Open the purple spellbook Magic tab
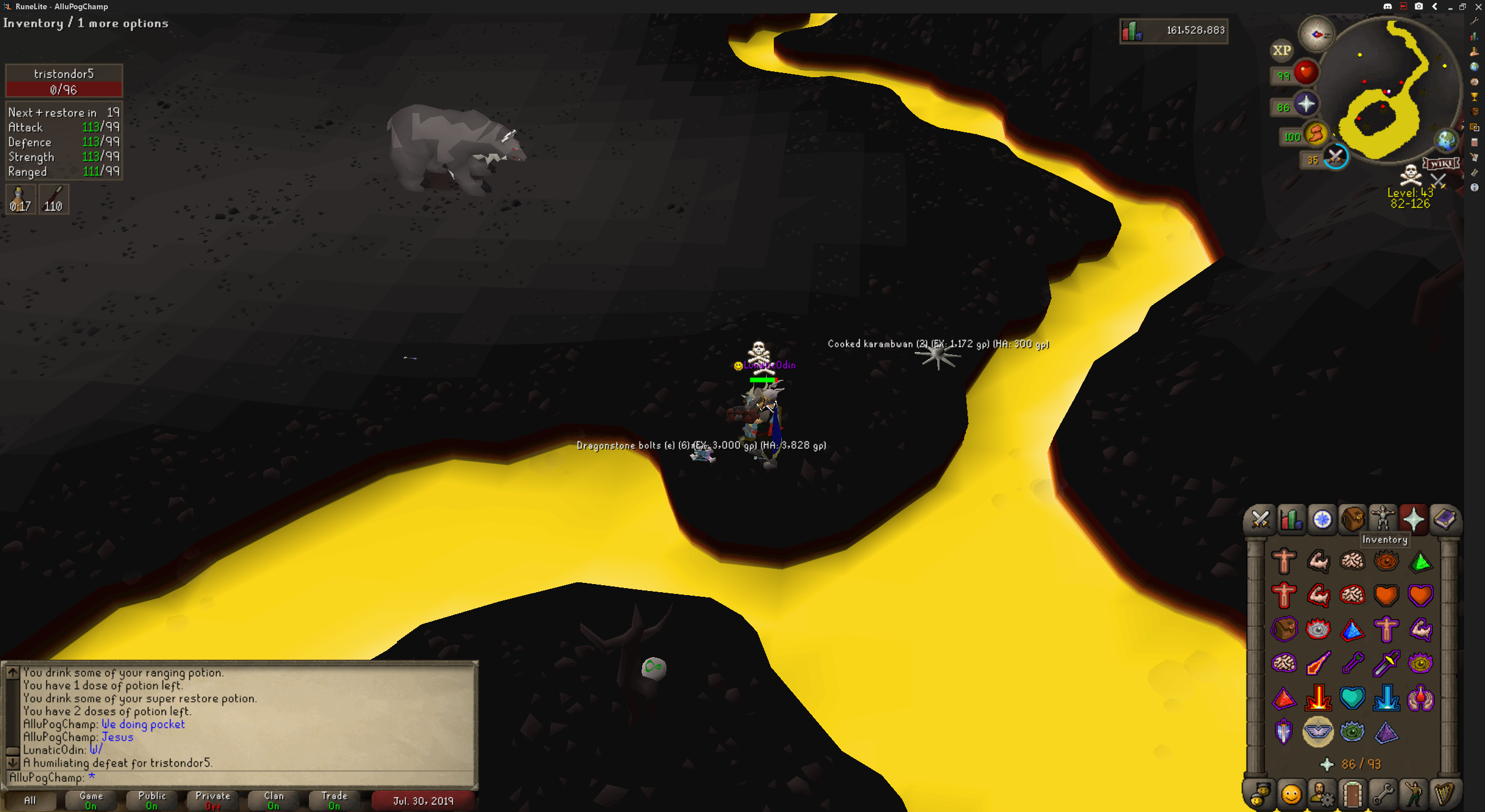The width and height of the screenshot is (1485, 812). tap(1444, 519)
